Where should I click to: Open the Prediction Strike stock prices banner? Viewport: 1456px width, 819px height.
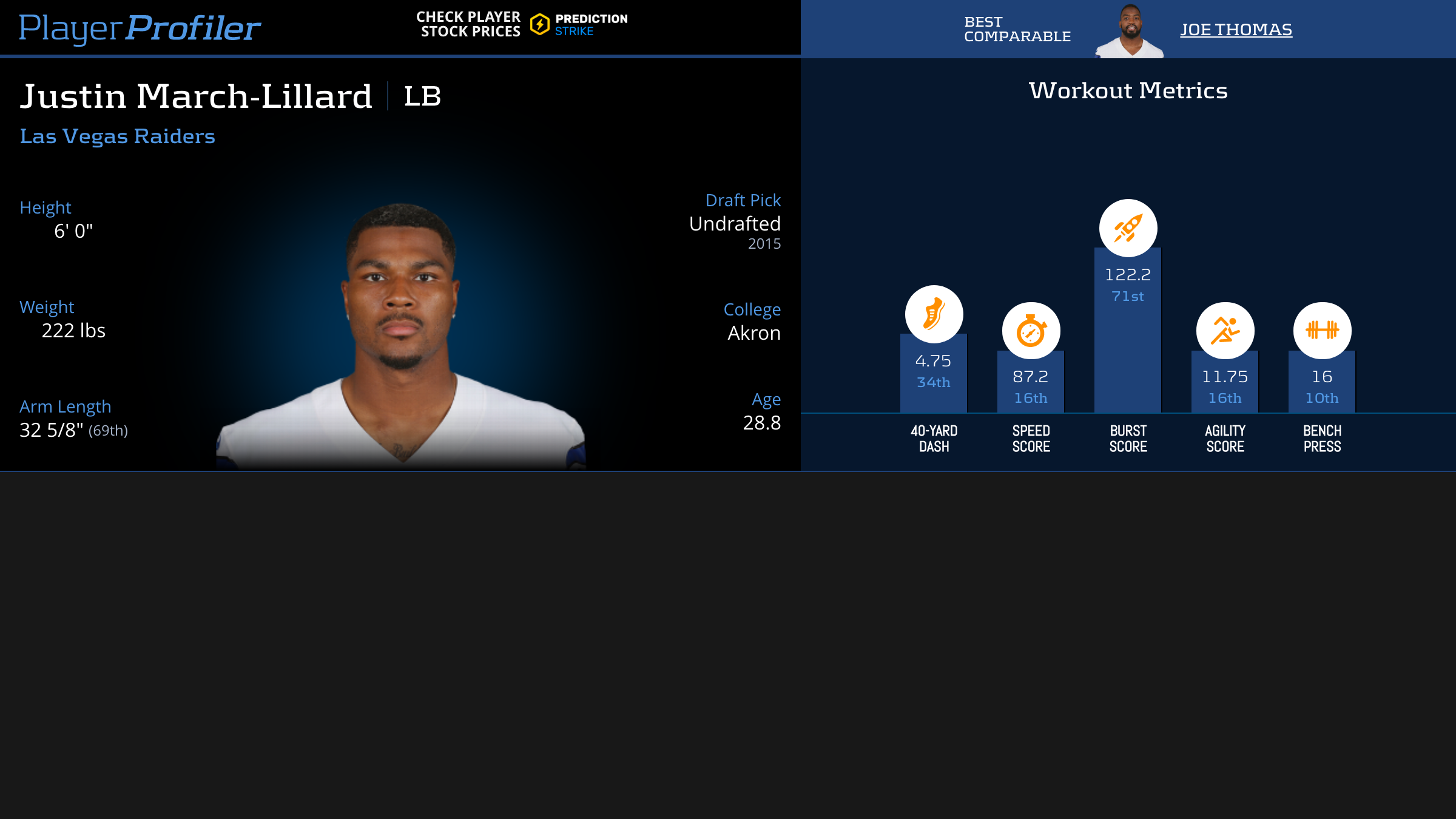[x=522, y=24]
